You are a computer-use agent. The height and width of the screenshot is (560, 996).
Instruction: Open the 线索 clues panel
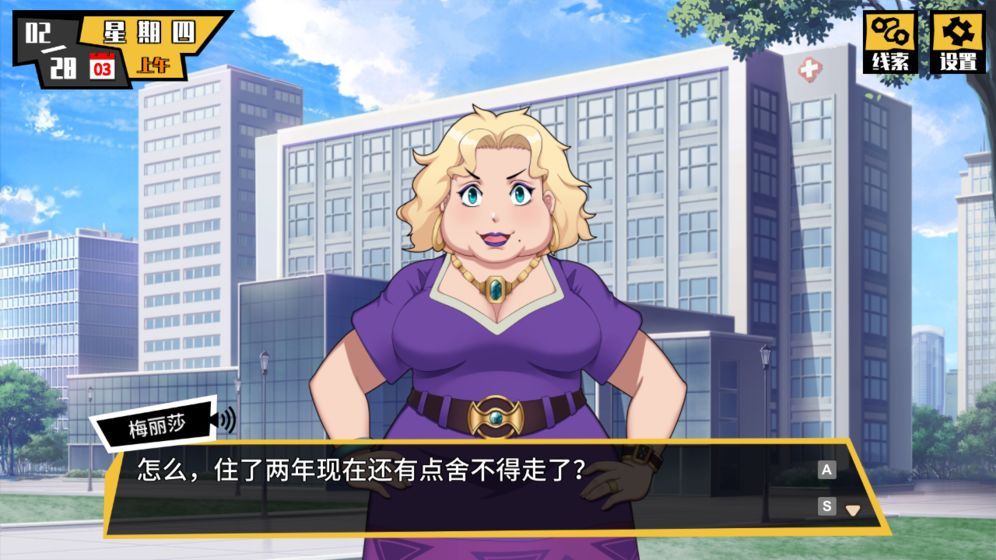pos(889,42)
